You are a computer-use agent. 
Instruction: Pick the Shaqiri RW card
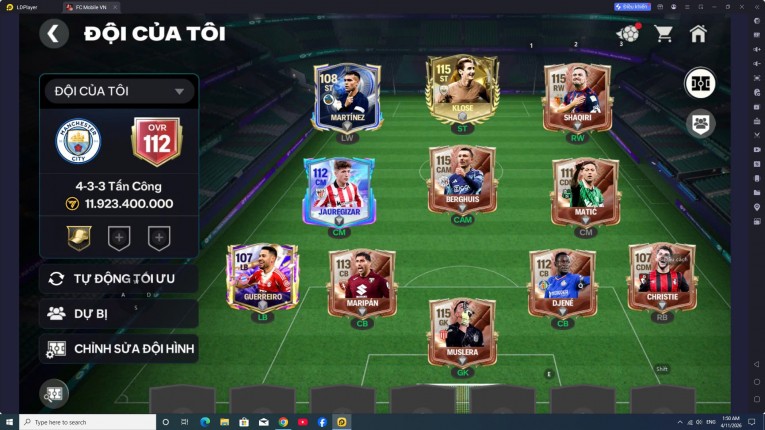577,98
